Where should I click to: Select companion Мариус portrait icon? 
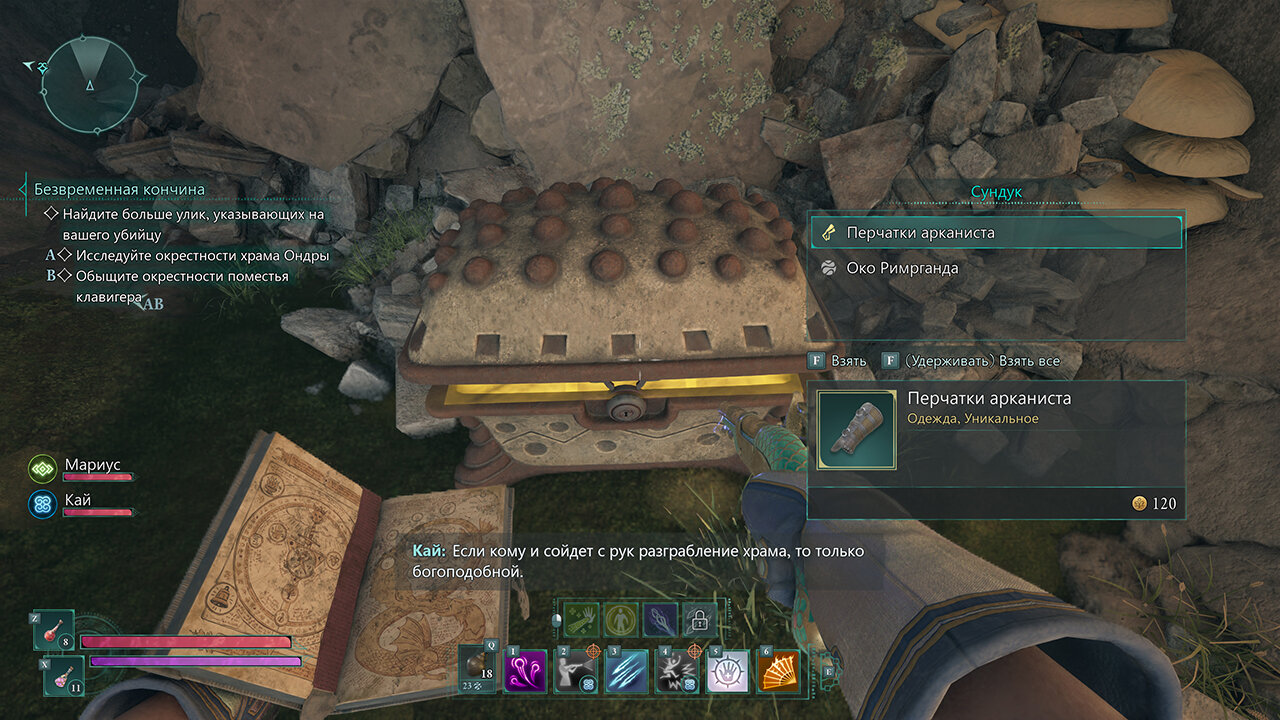[x=43, y=466]
